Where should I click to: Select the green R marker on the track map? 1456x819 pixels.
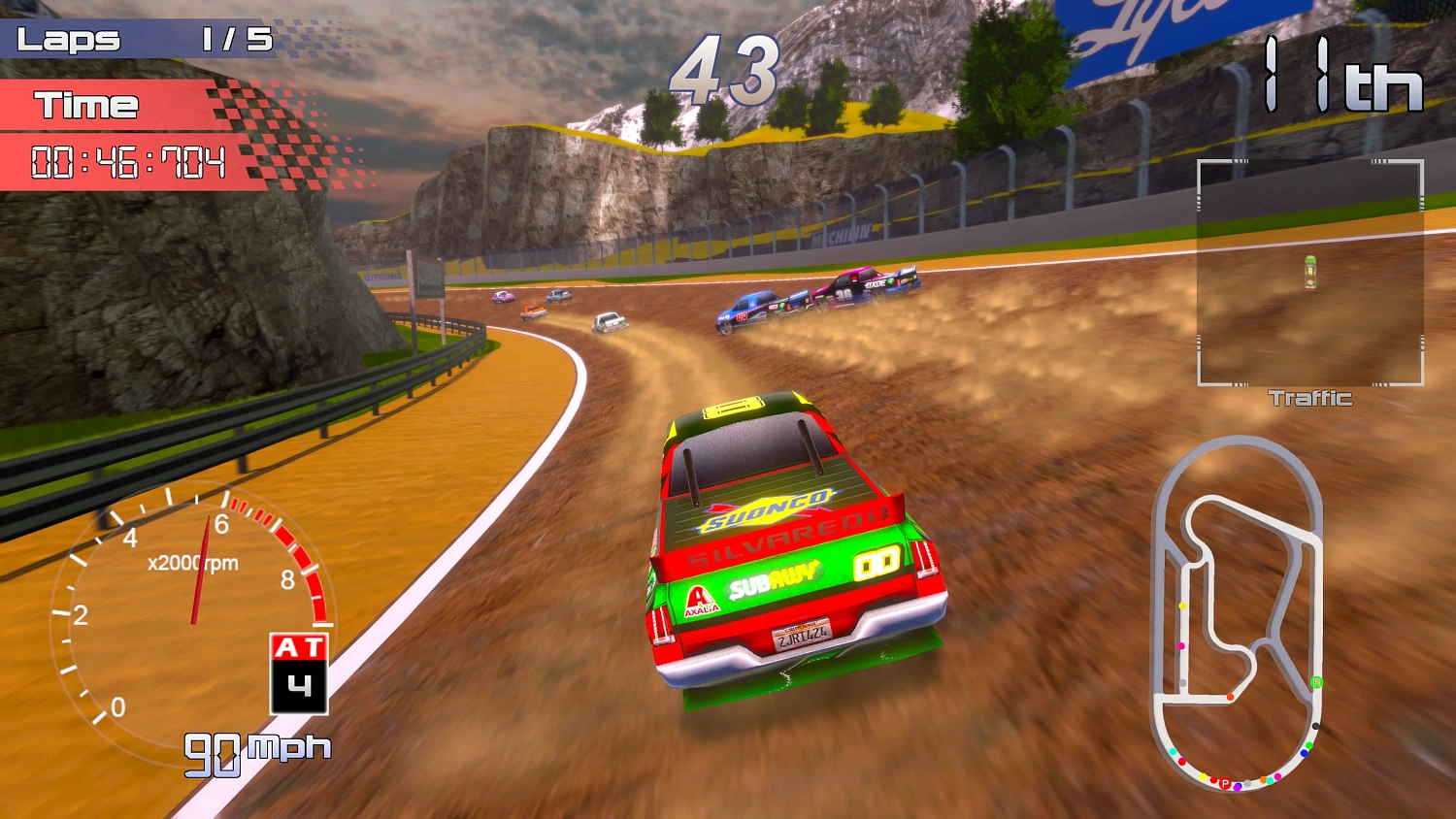point(1316,681)
